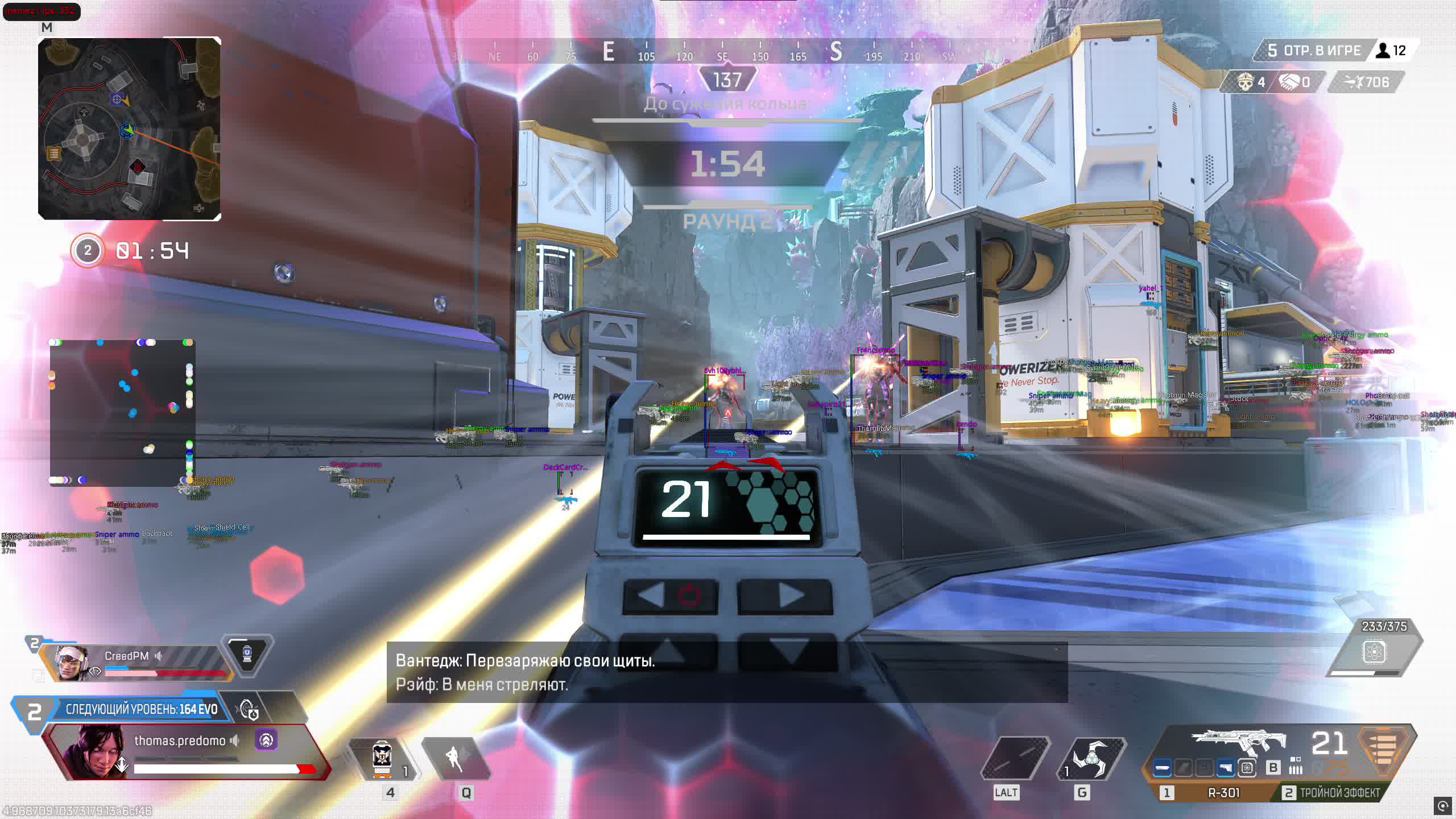1456x819 pixels.
Task: Click the shield icon beside EVO banner
Action: (x=248, y=709)
